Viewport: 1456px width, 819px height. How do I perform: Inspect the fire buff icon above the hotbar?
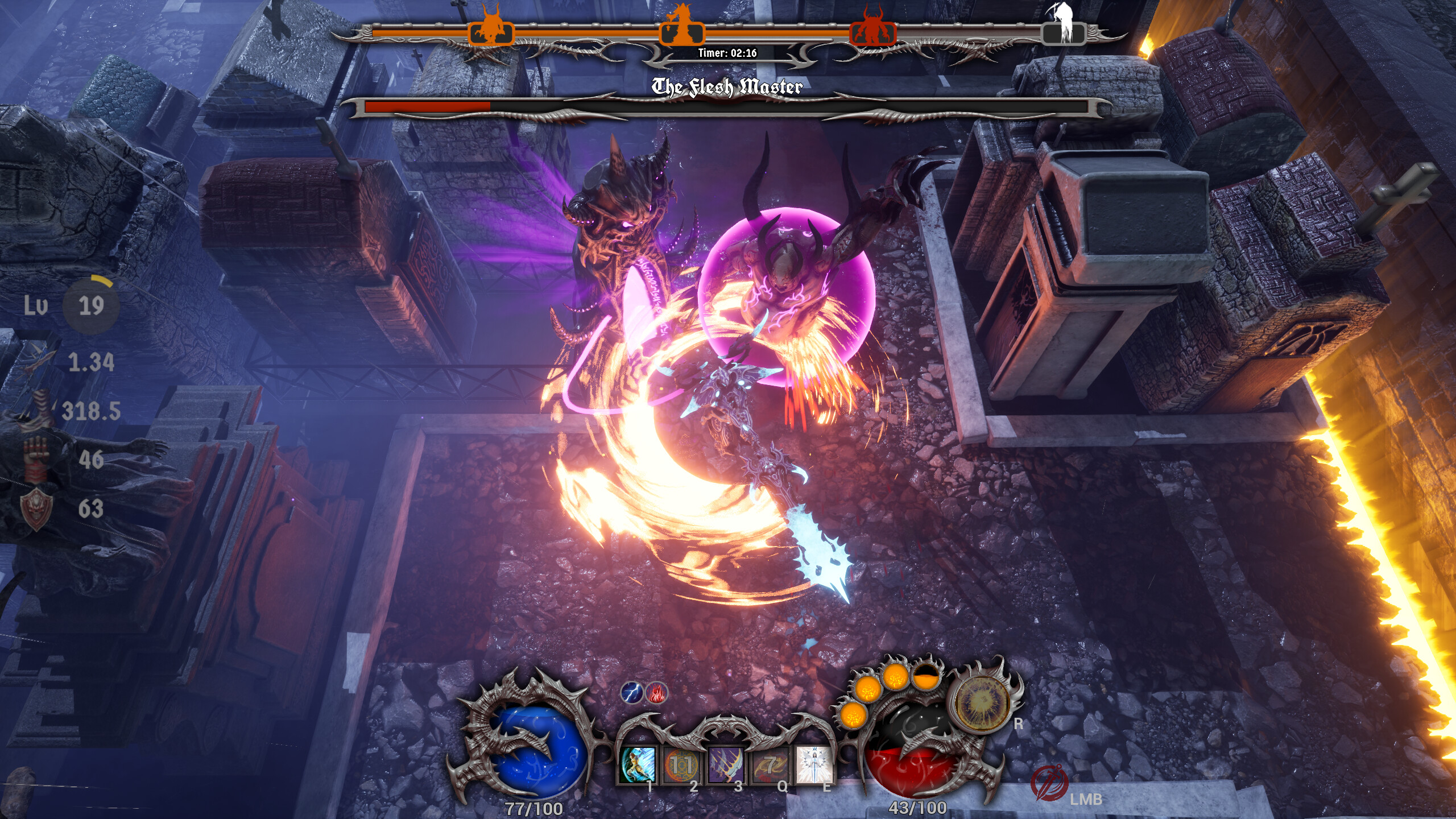tap(656, 693)
